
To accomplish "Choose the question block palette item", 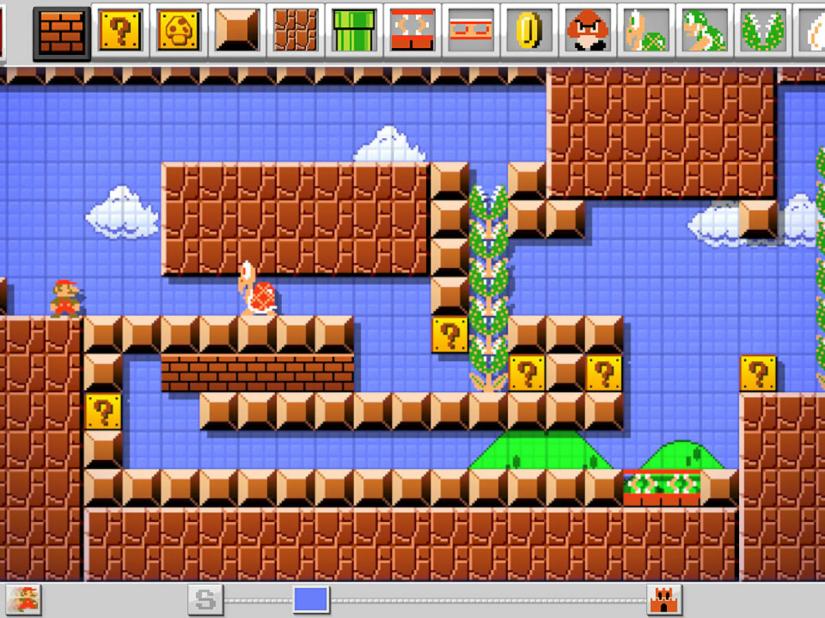I will (120, 31).
